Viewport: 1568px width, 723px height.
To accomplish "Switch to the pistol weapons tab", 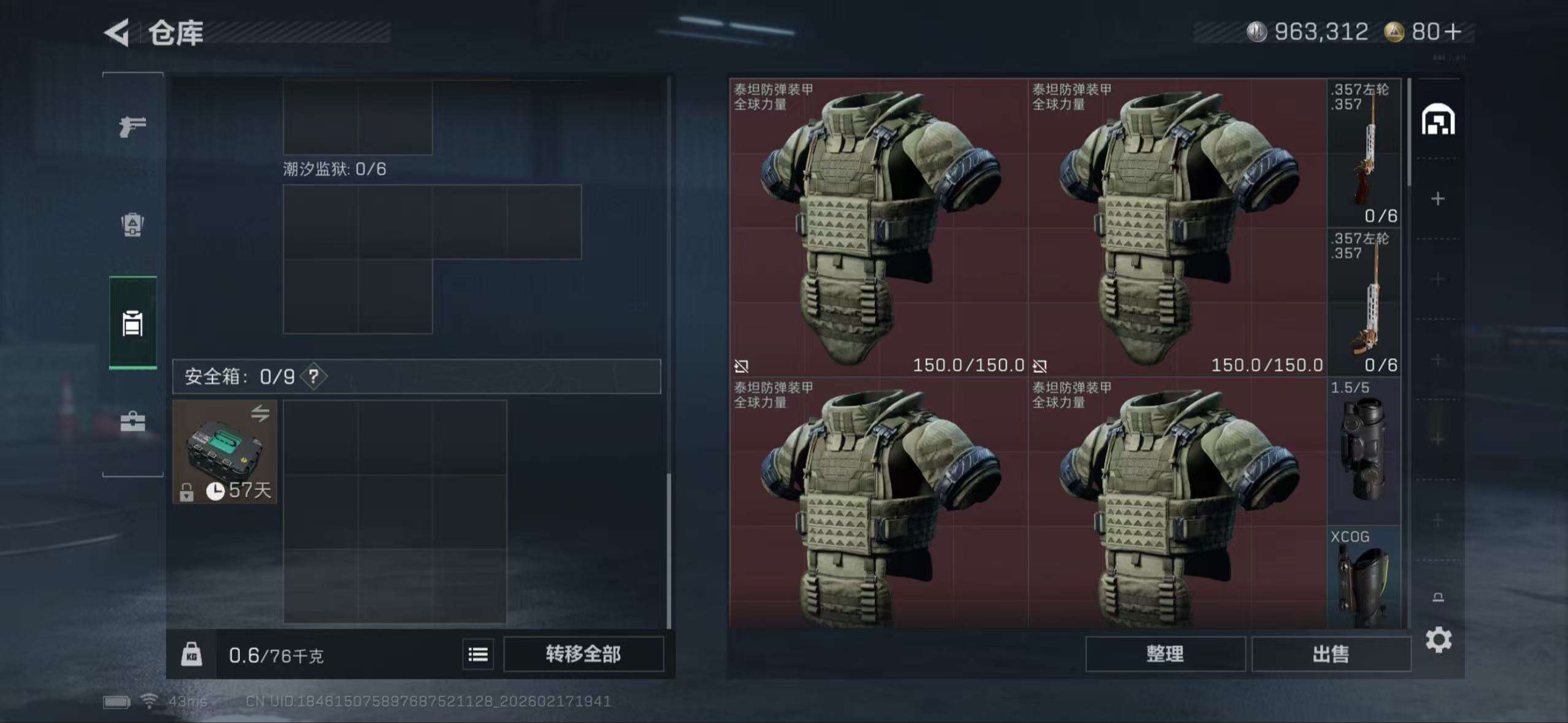I will [133, 127].
